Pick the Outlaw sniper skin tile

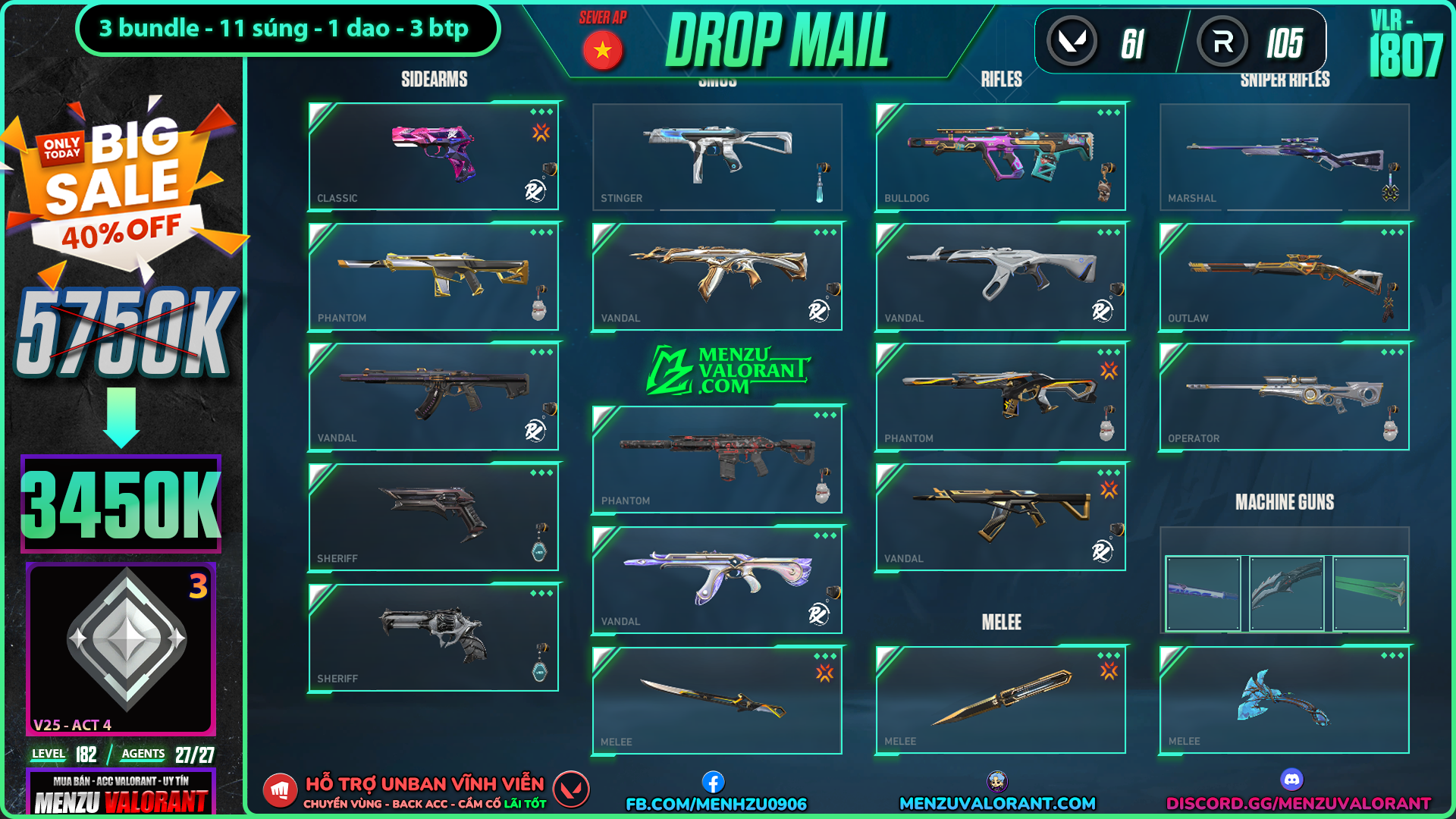(x=1284, y=276)
